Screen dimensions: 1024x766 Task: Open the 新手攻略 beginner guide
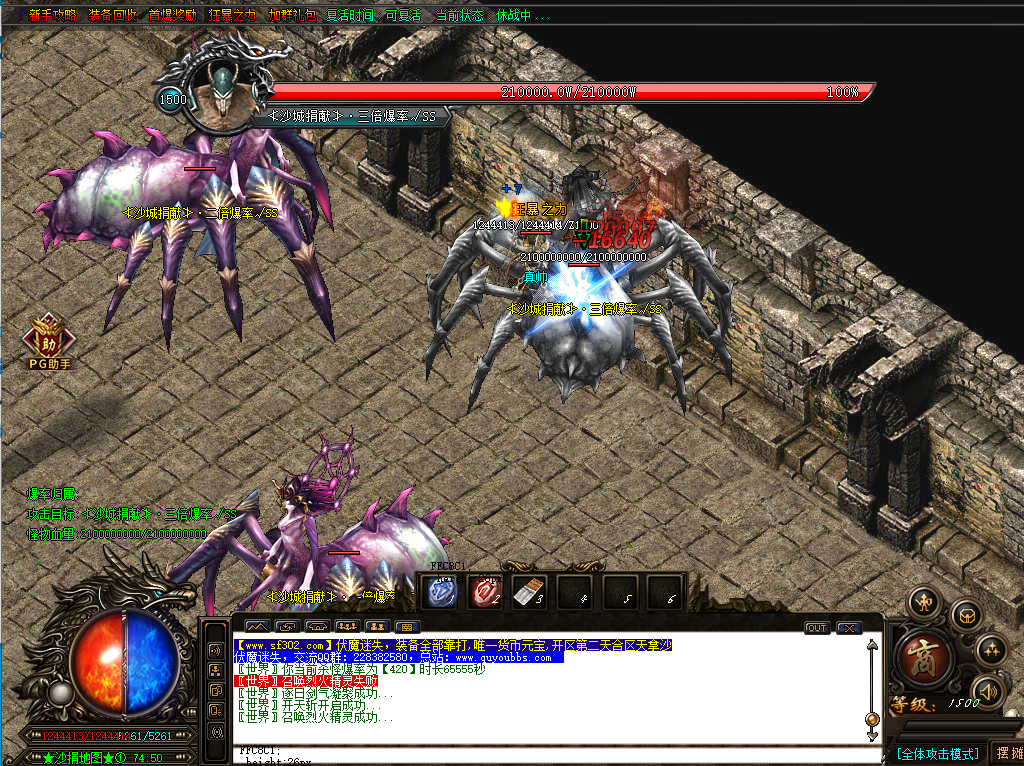pyautogui.click(x=49, y=16)
